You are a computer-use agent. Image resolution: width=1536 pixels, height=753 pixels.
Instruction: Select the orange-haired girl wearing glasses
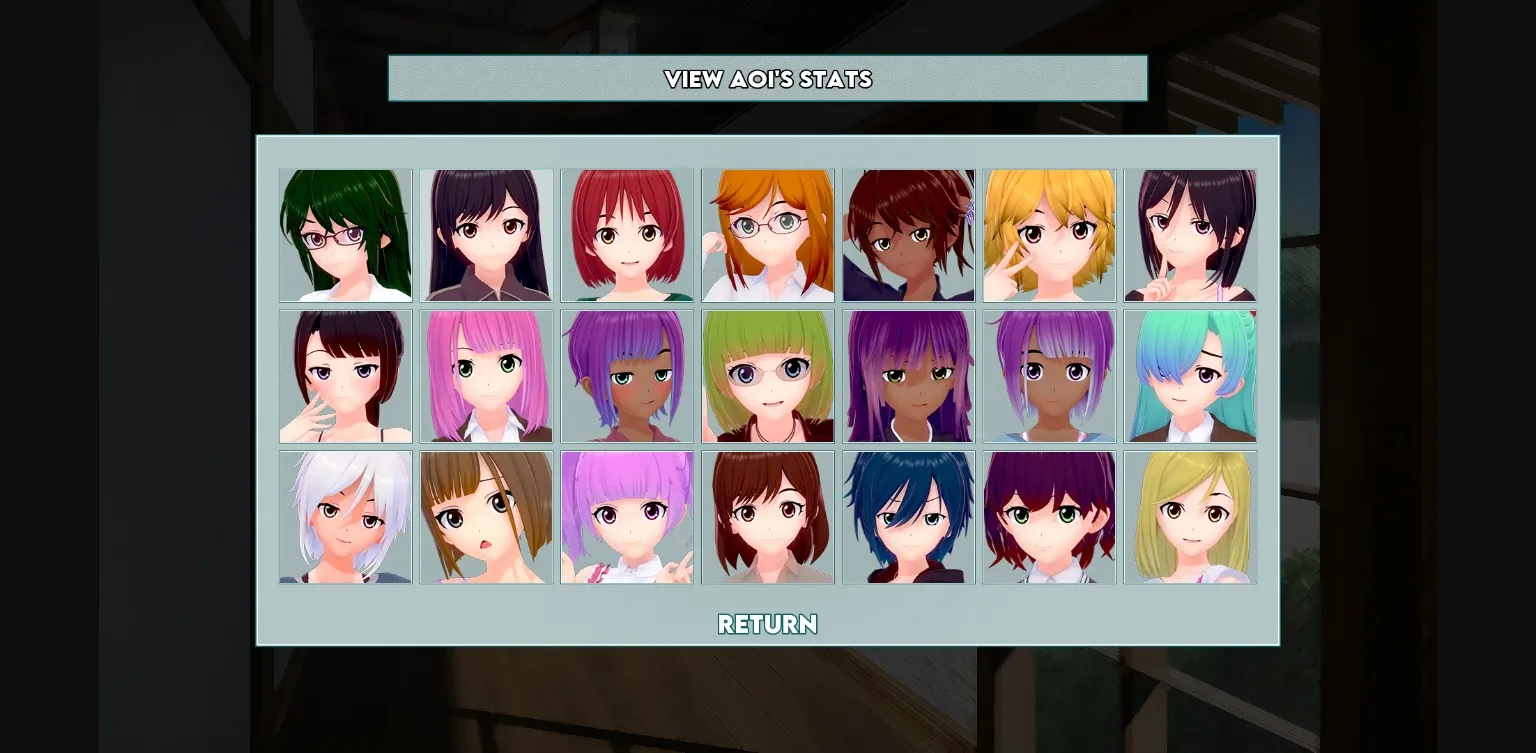[x=768, y=235]
